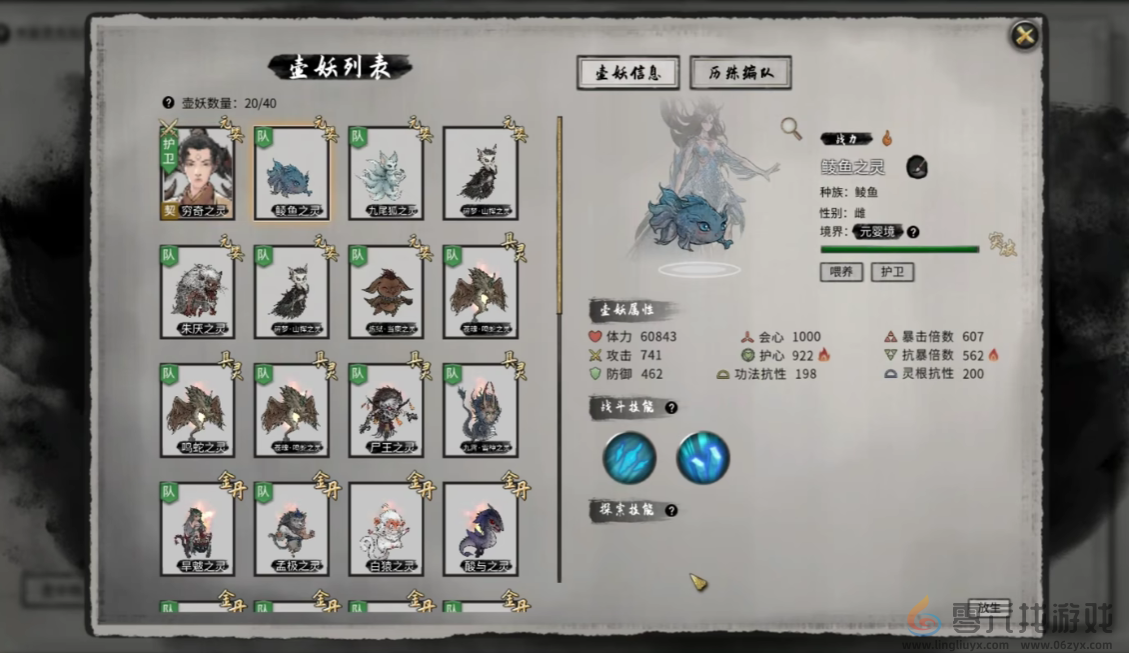Click the magnifying glass inspect icon
This screenshot has height=653, width=1129.
point(791,128)
